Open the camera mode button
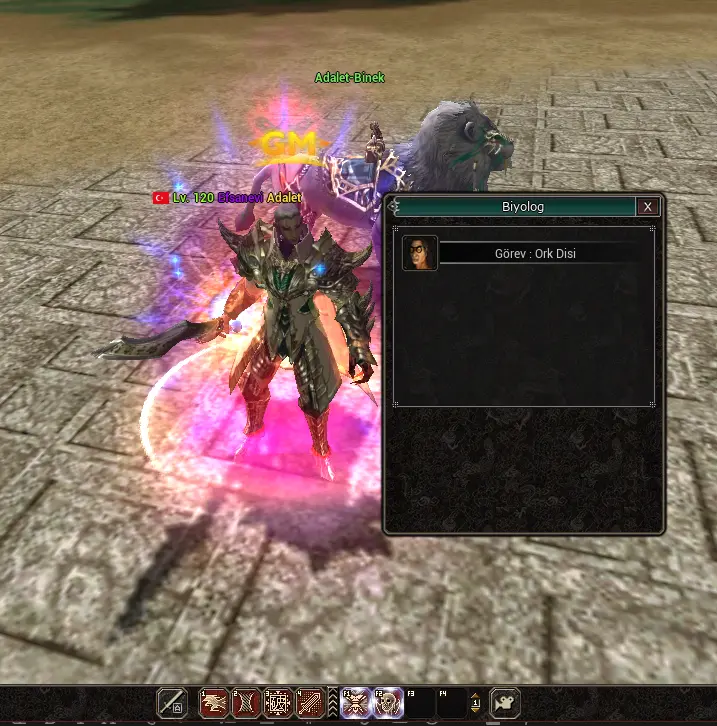 pos(505,703)
